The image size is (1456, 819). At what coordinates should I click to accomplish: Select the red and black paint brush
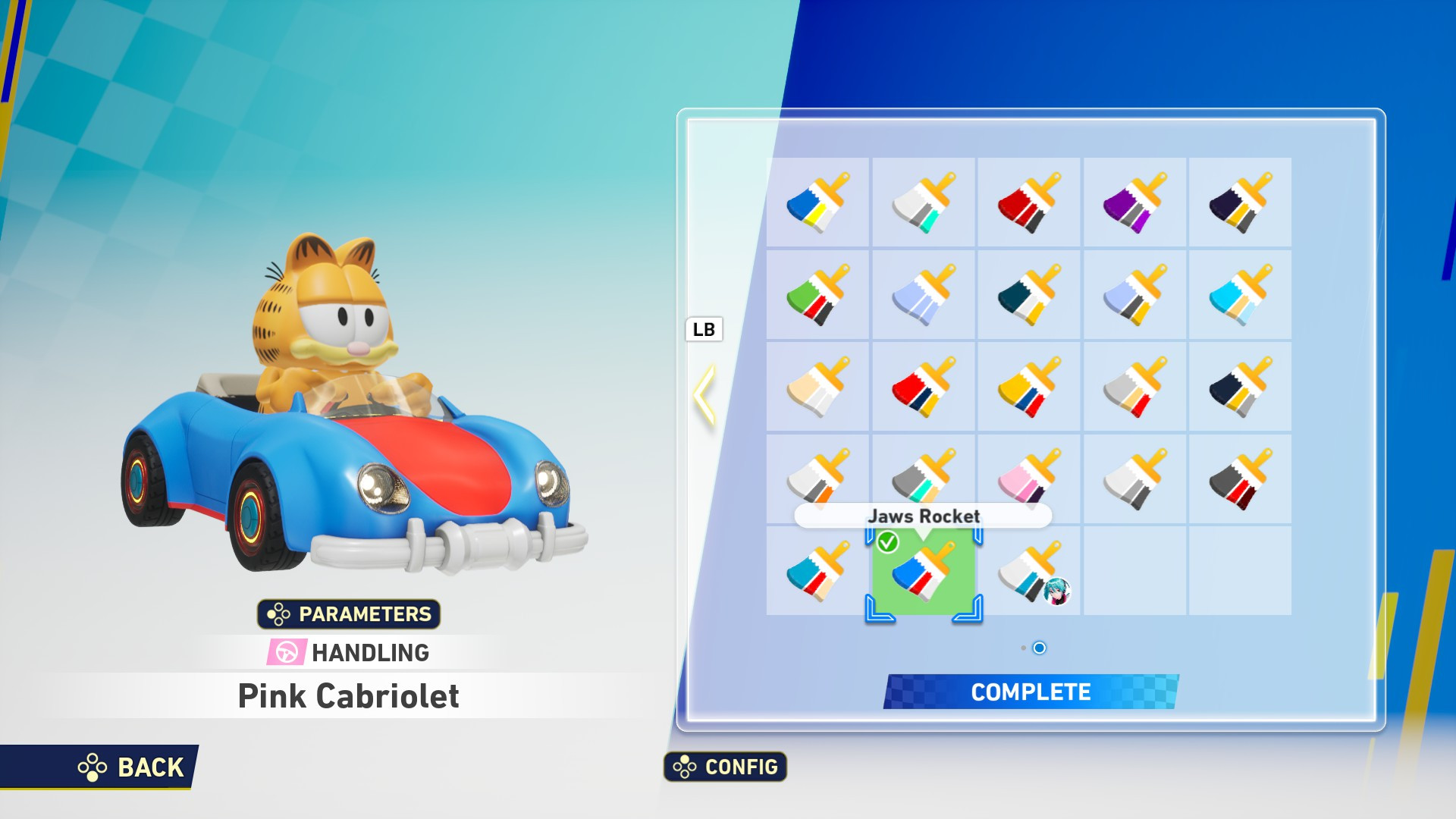pyautogui.click(x=1030, y=201)
